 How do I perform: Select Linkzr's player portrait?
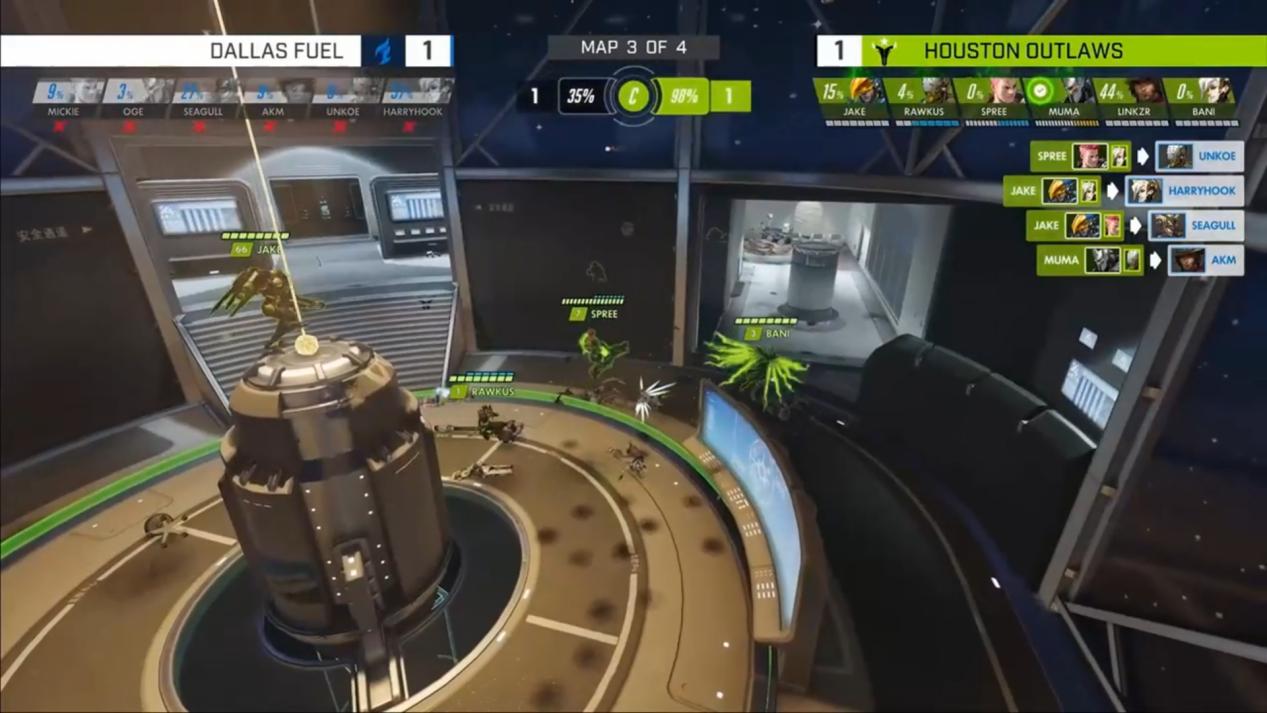point(1146,92)
